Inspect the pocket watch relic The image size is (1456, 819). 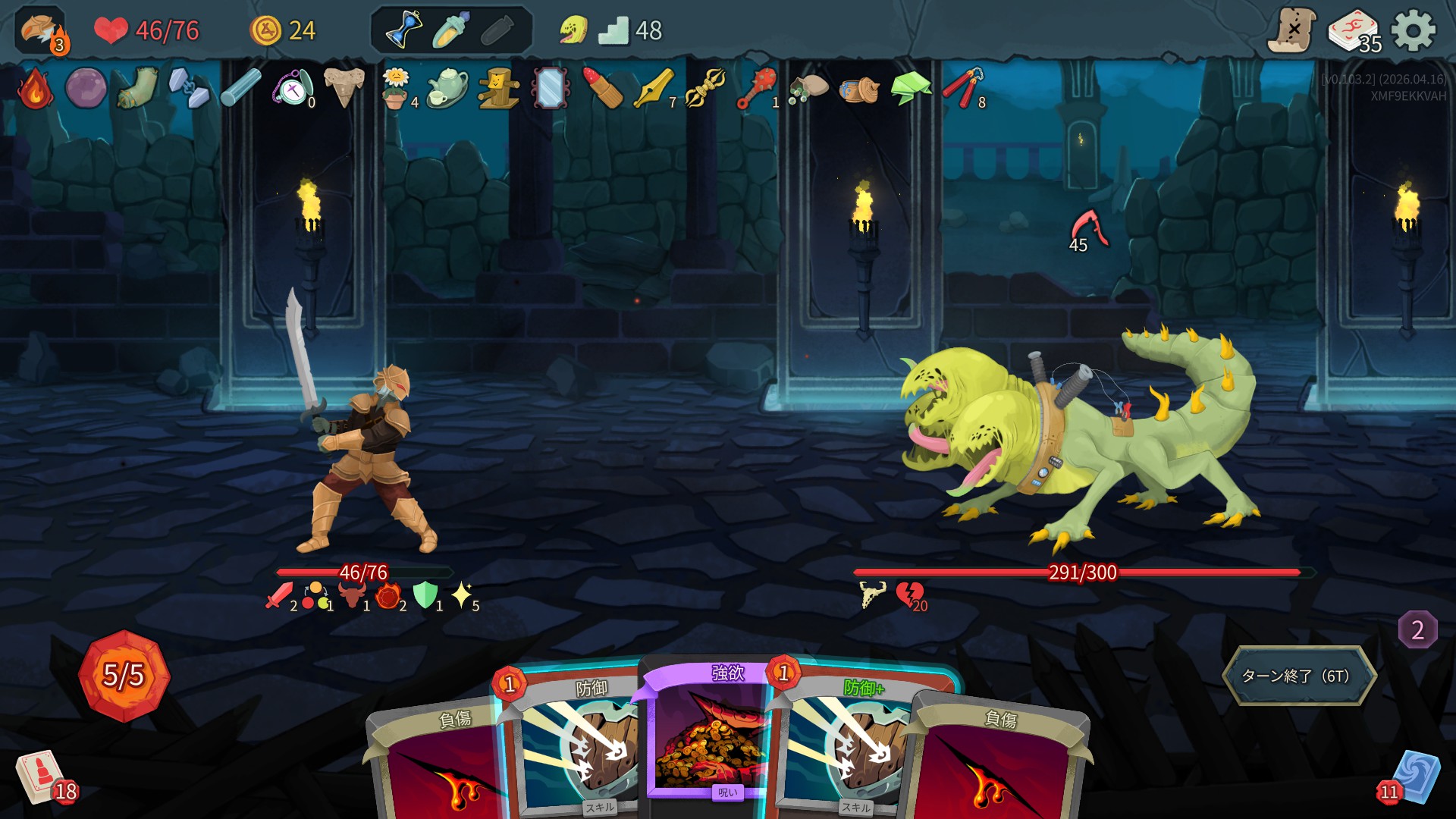click(x=293, y=89)
